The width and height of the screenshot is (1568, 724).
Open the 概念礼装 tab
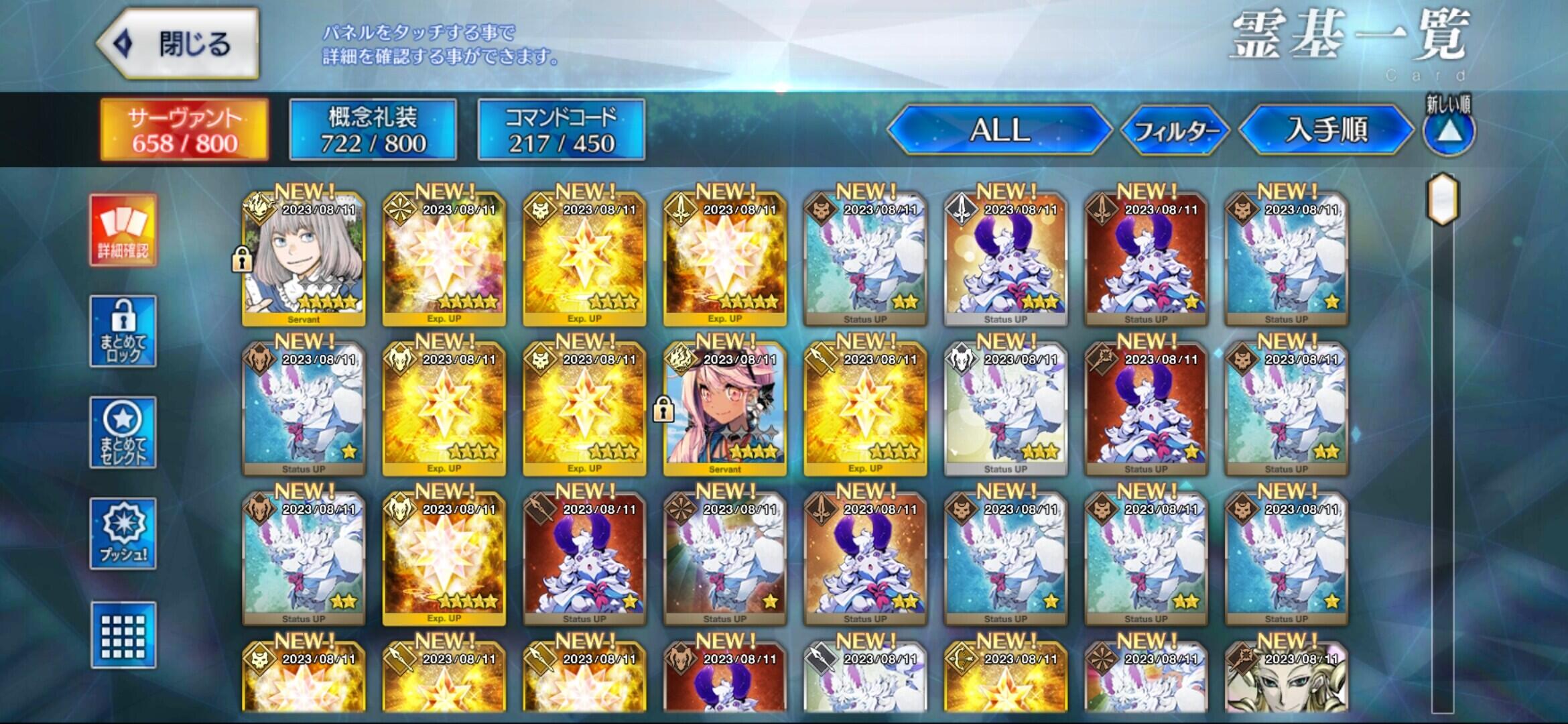[373, 130]
